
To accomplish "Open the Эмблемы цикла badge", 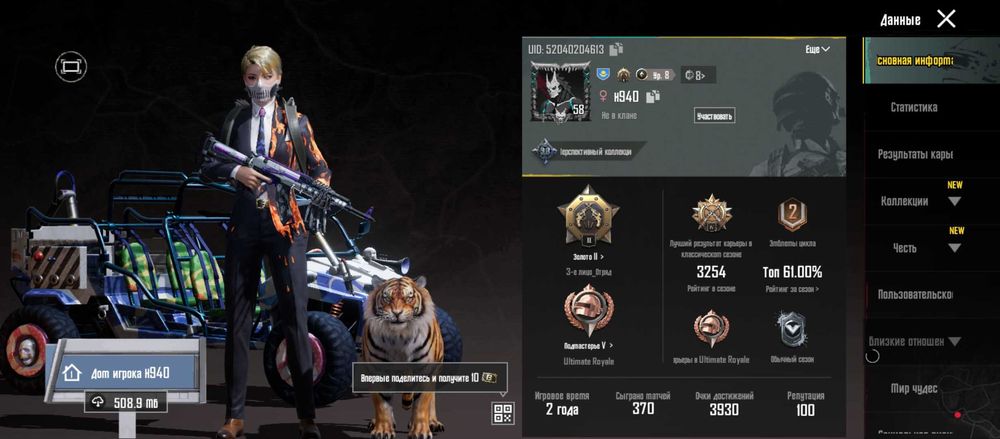I will pyautogui.click(x=793, y=214).
